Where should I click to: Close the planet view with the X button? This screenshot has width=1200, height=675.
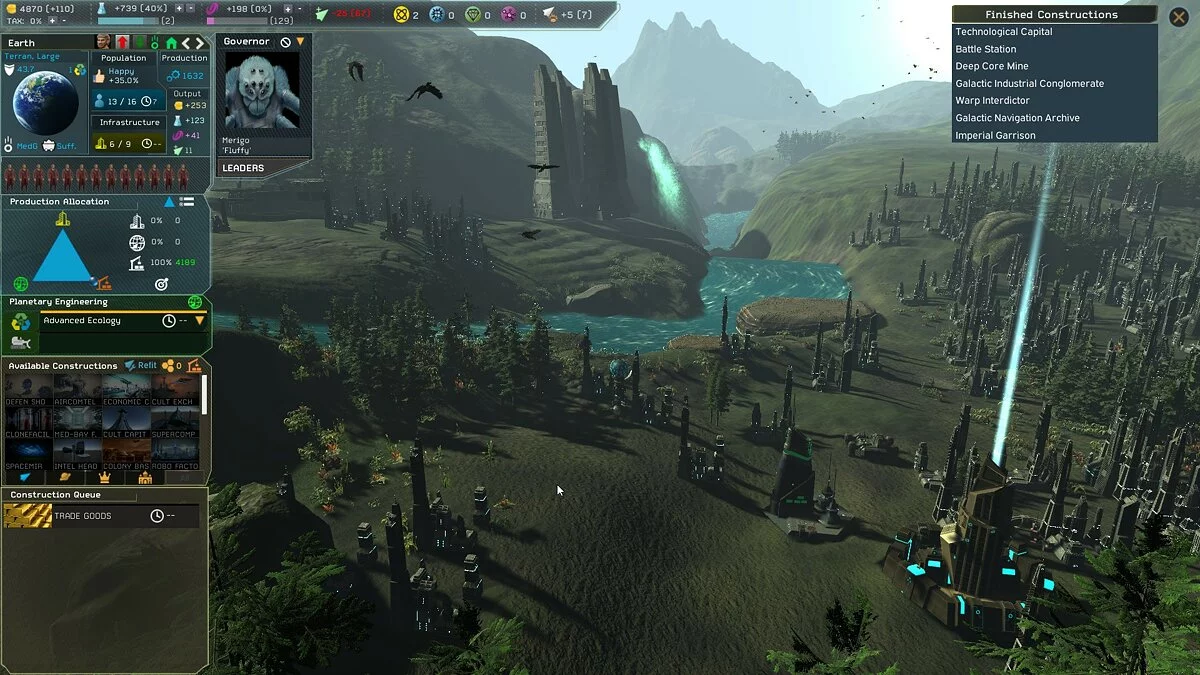pyautogui.click(x=1176, y=15)
